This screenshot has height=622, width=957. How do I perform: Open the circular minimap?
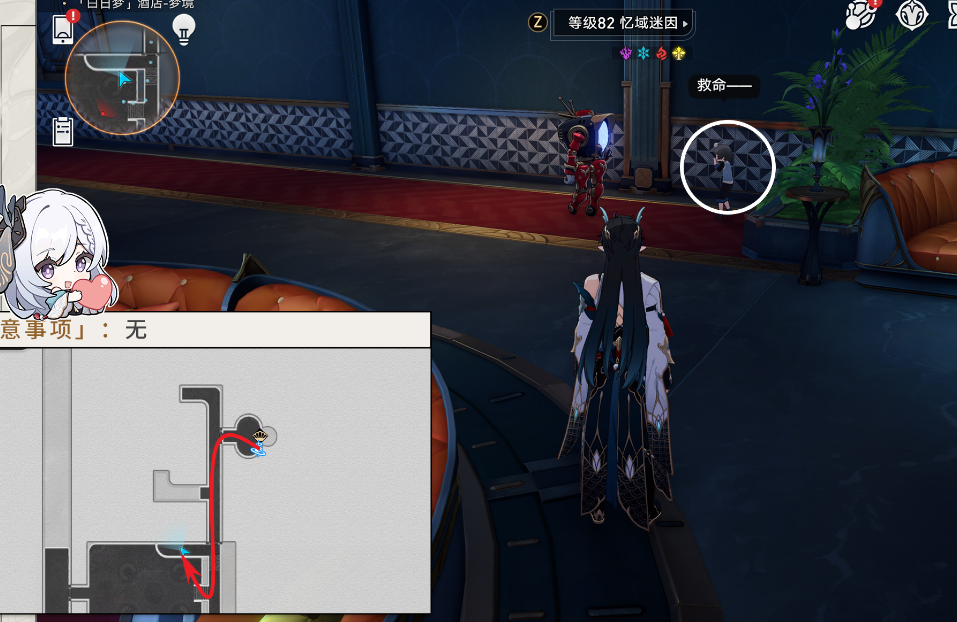click(x=122, y=78)
